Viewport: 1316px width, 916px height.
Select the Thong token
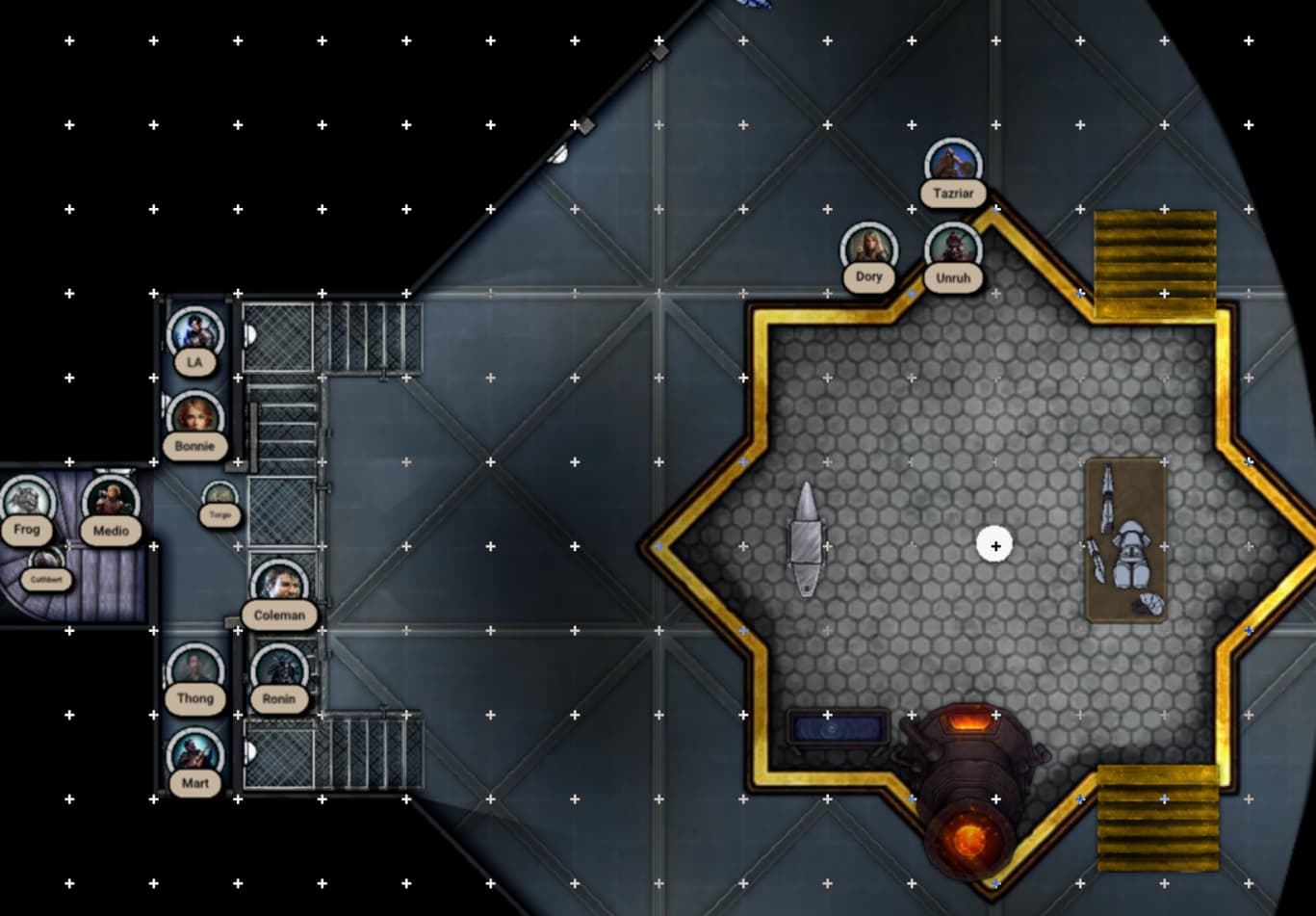(x=194, y=670)
